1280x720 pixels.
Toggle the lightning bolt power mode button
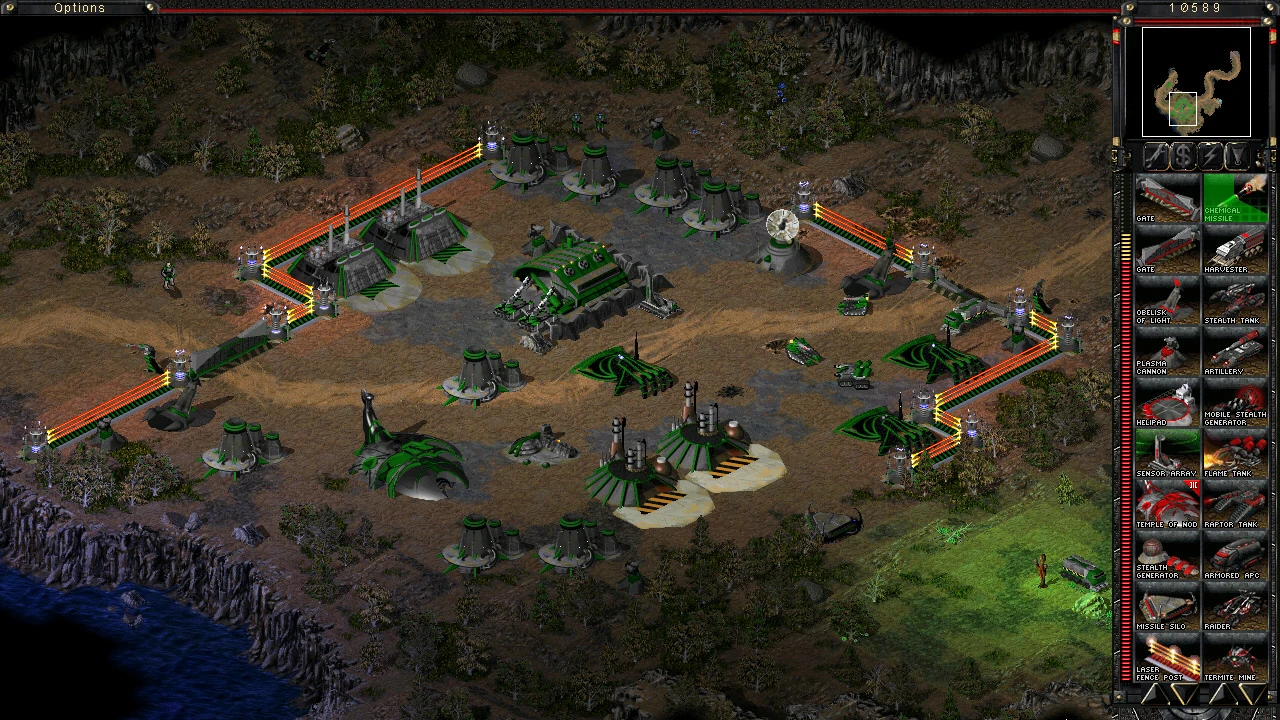[x=1211, y=156]
